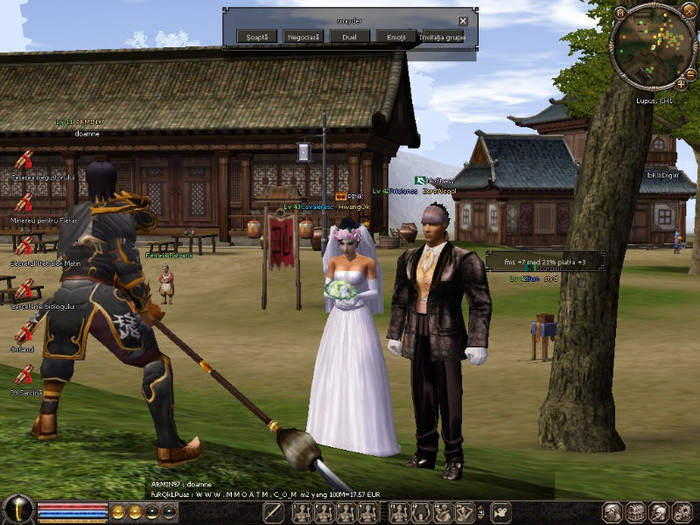The image size is (700, 525).
Task: Open trade with the Negociază button
Action: point(302,36)
